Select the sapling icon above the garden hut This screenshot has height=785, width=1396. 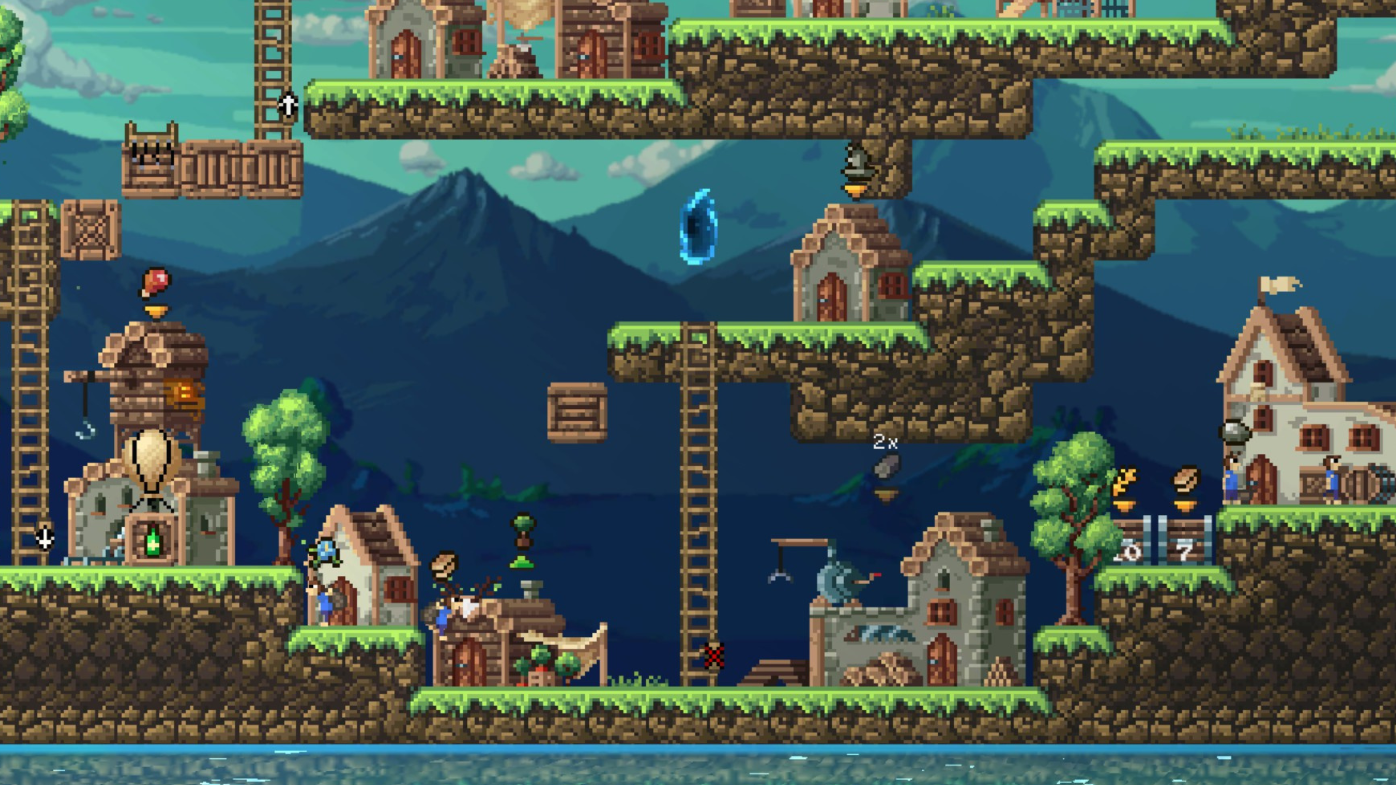pyautogui.click(x=523, y=528)
